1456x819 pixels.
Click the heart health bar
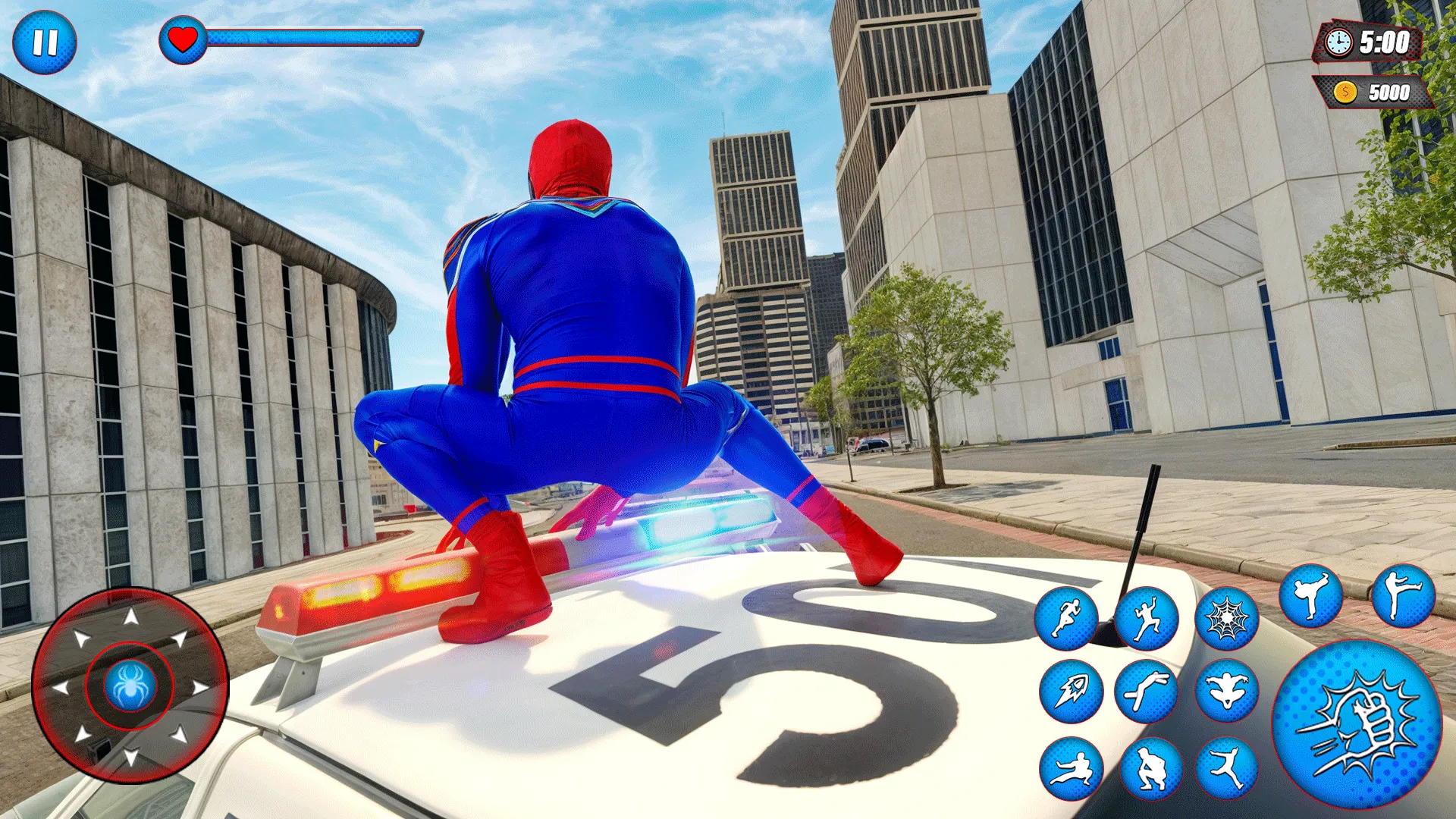click(182, 36)
